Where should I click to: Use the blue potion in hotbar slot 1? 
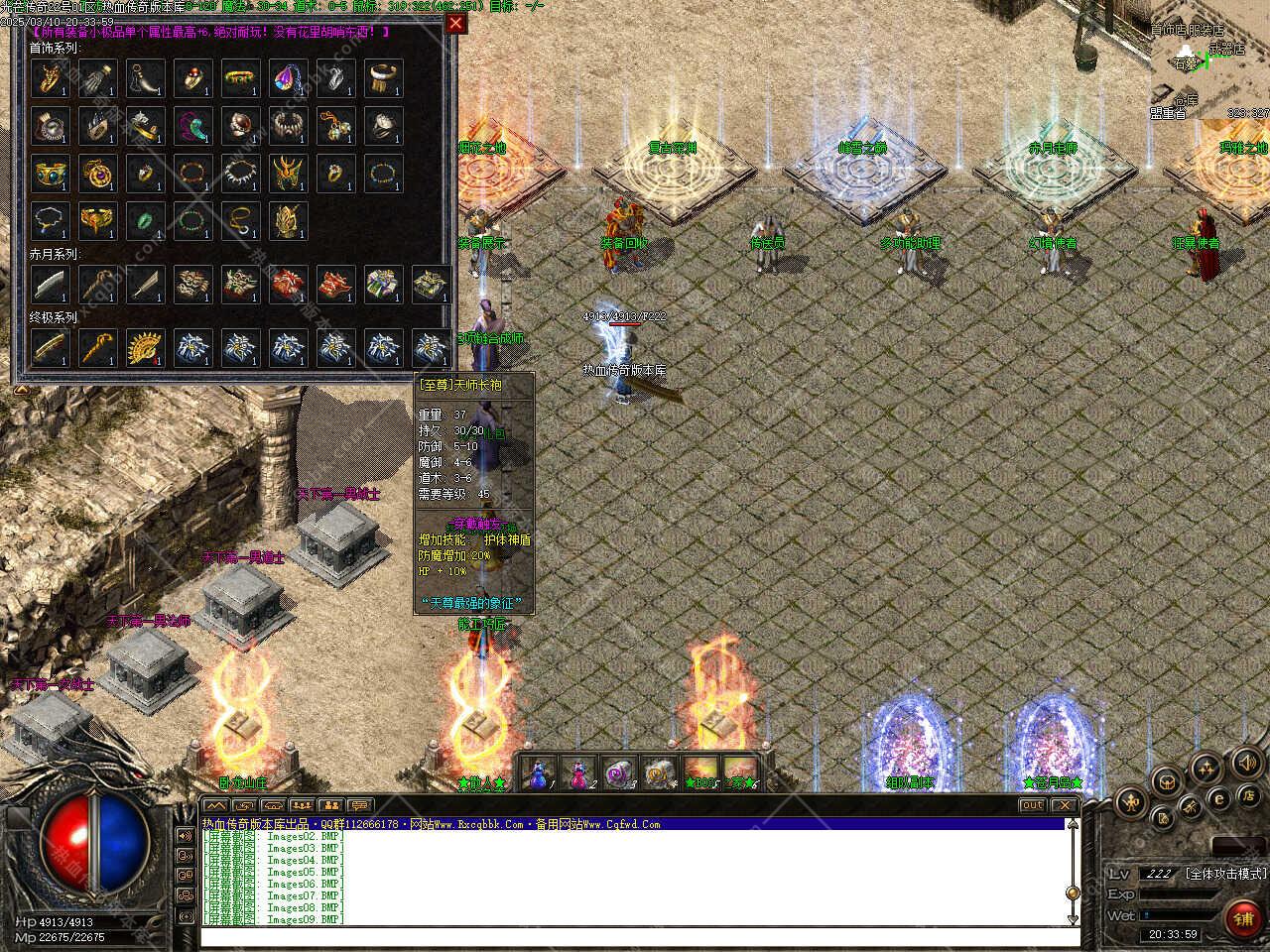[x=539, y=772]
